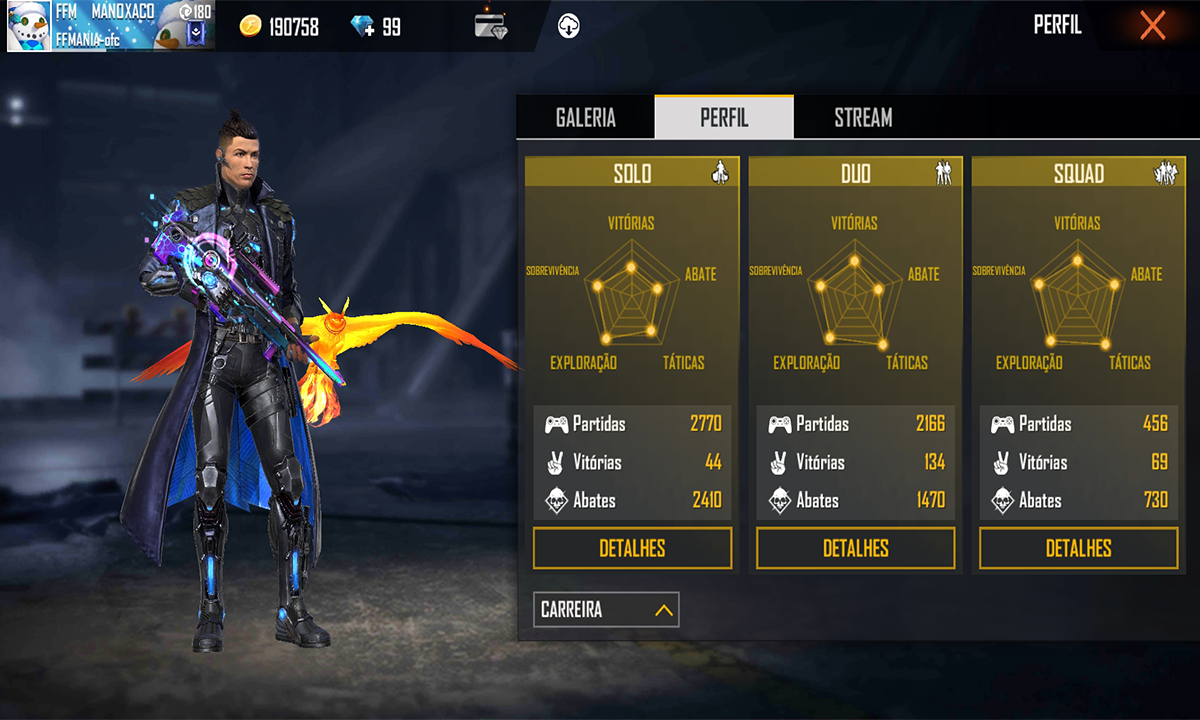Click the cloud download icon

(568, 27)
